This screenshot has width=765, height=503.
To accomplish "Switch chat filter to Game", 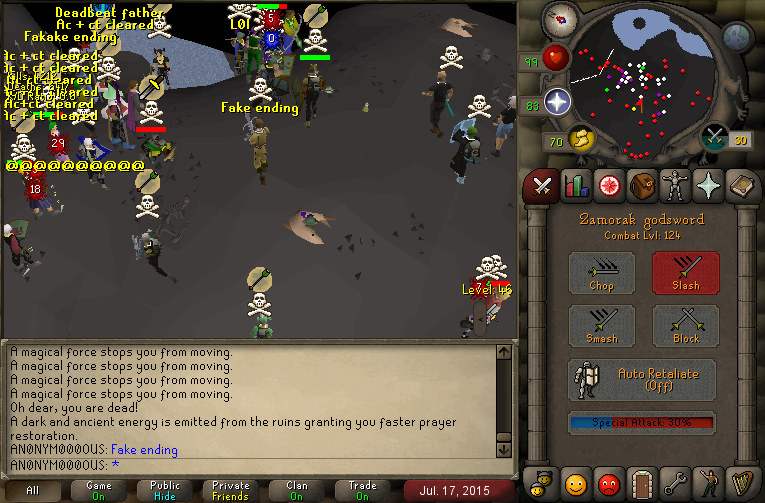I will [99, 491].
